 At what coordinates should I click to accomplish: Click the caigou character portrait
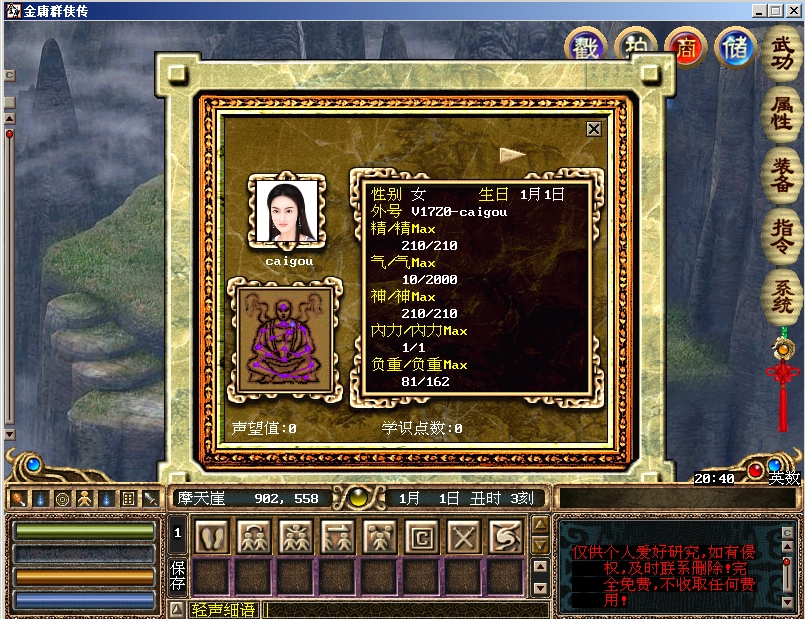point(289,211)
